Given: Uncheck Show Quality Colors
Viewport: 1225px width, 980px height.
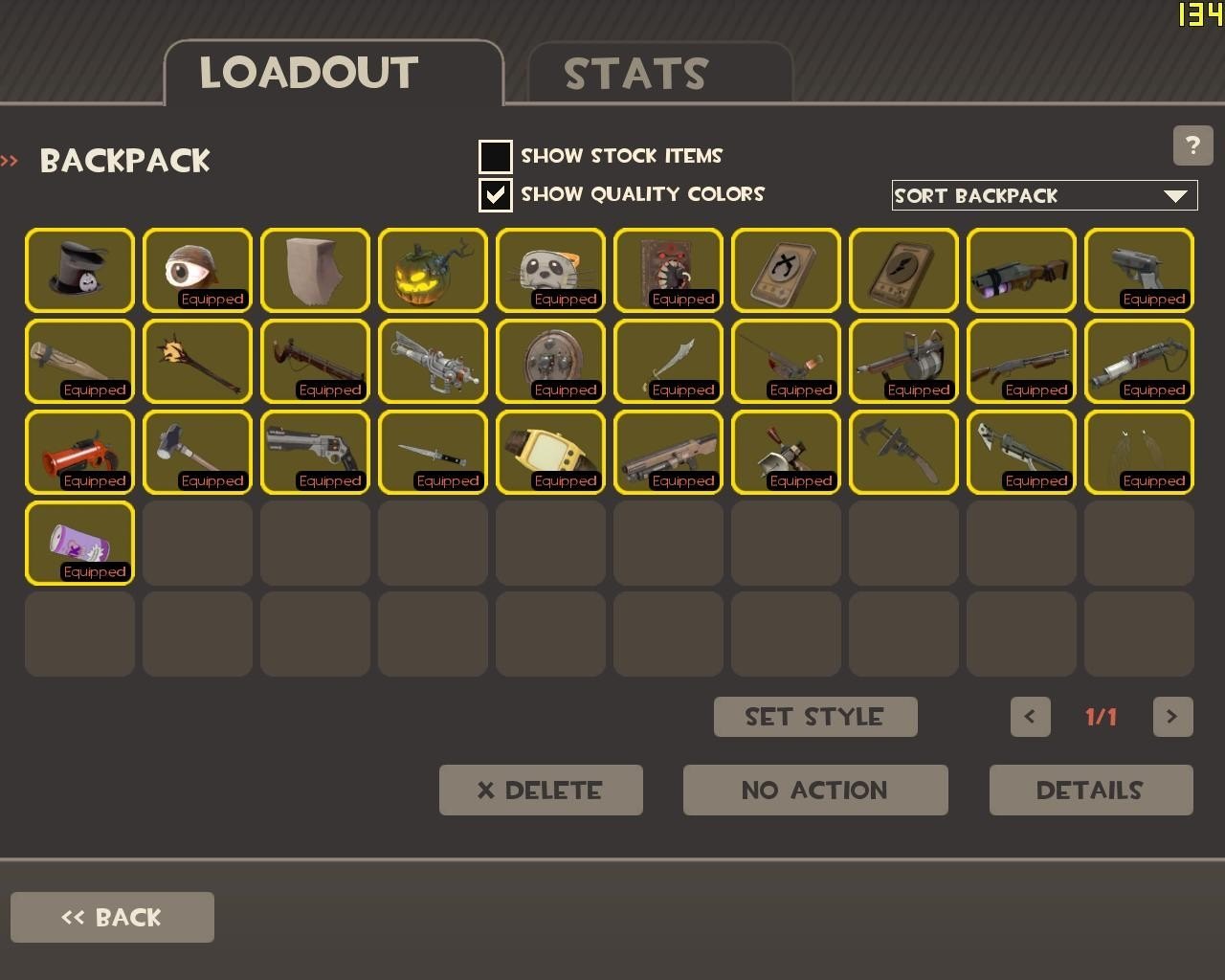Looking at the screenshot, I should click(495, 194).
